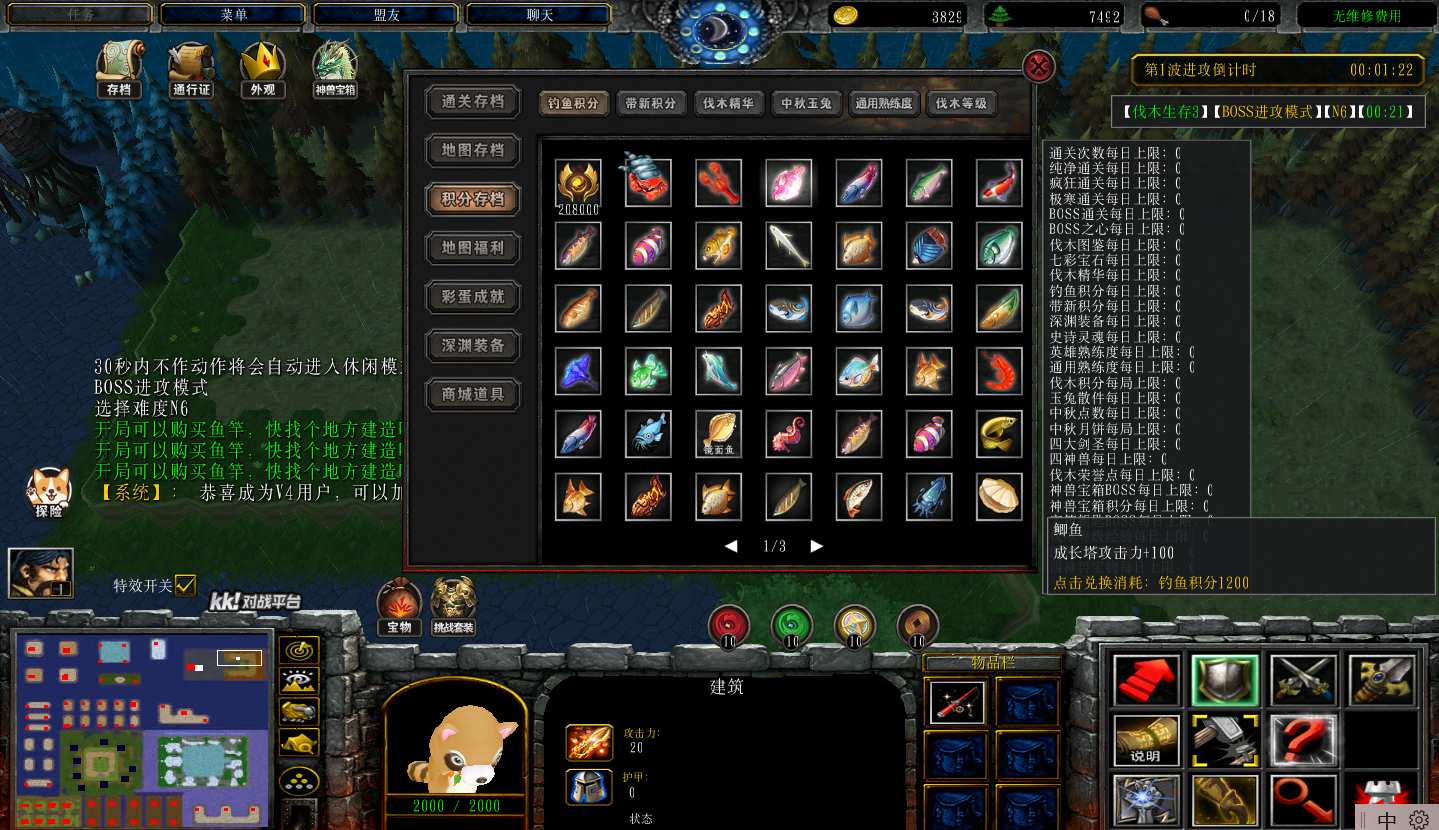Go to the next fish page

817,546
